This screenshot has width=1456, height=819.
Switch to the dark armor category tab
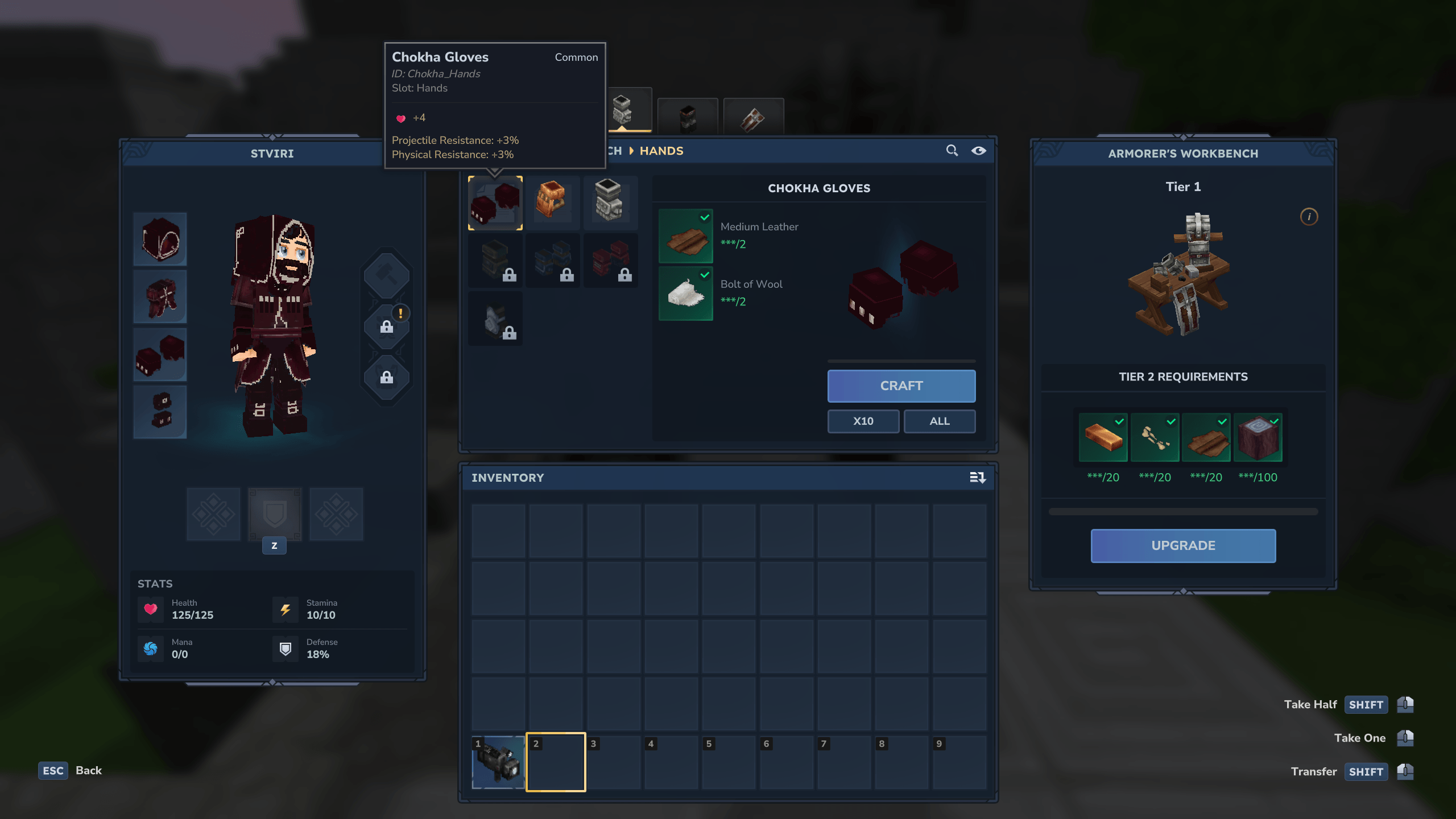click(x=688, y=117)
